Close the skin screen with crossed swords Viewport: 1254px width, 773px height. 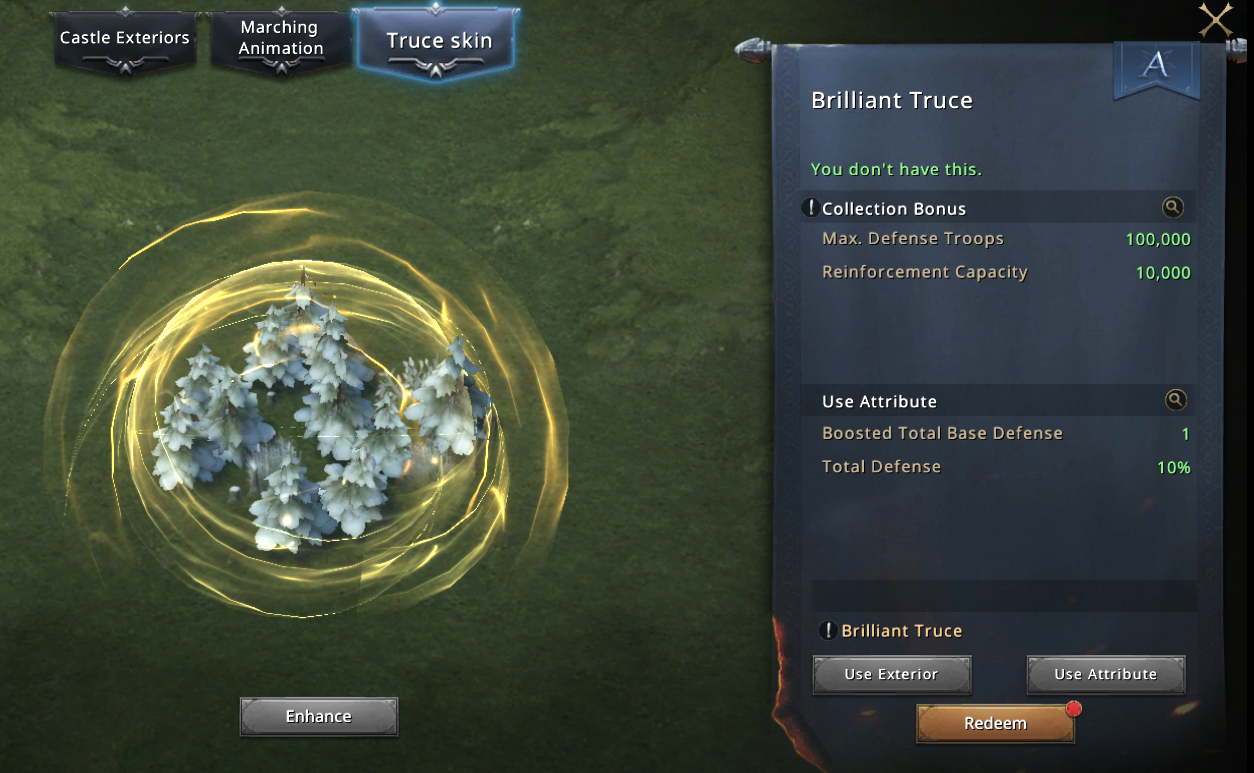[x=1215, y=19]
